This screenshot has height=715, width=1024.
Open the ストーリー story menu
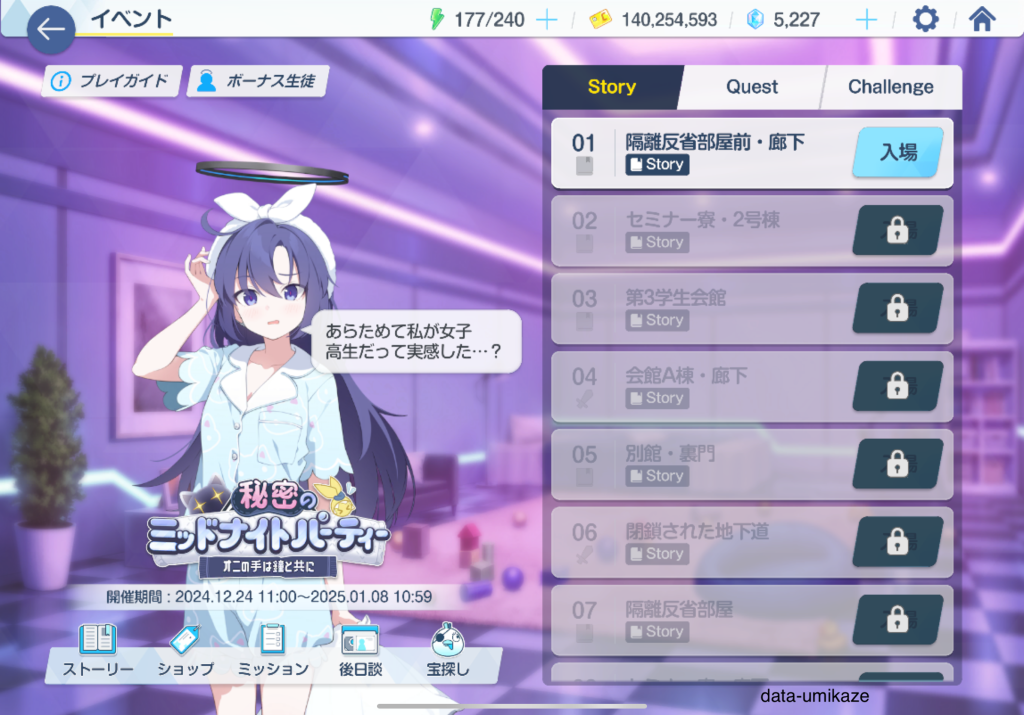99,650
